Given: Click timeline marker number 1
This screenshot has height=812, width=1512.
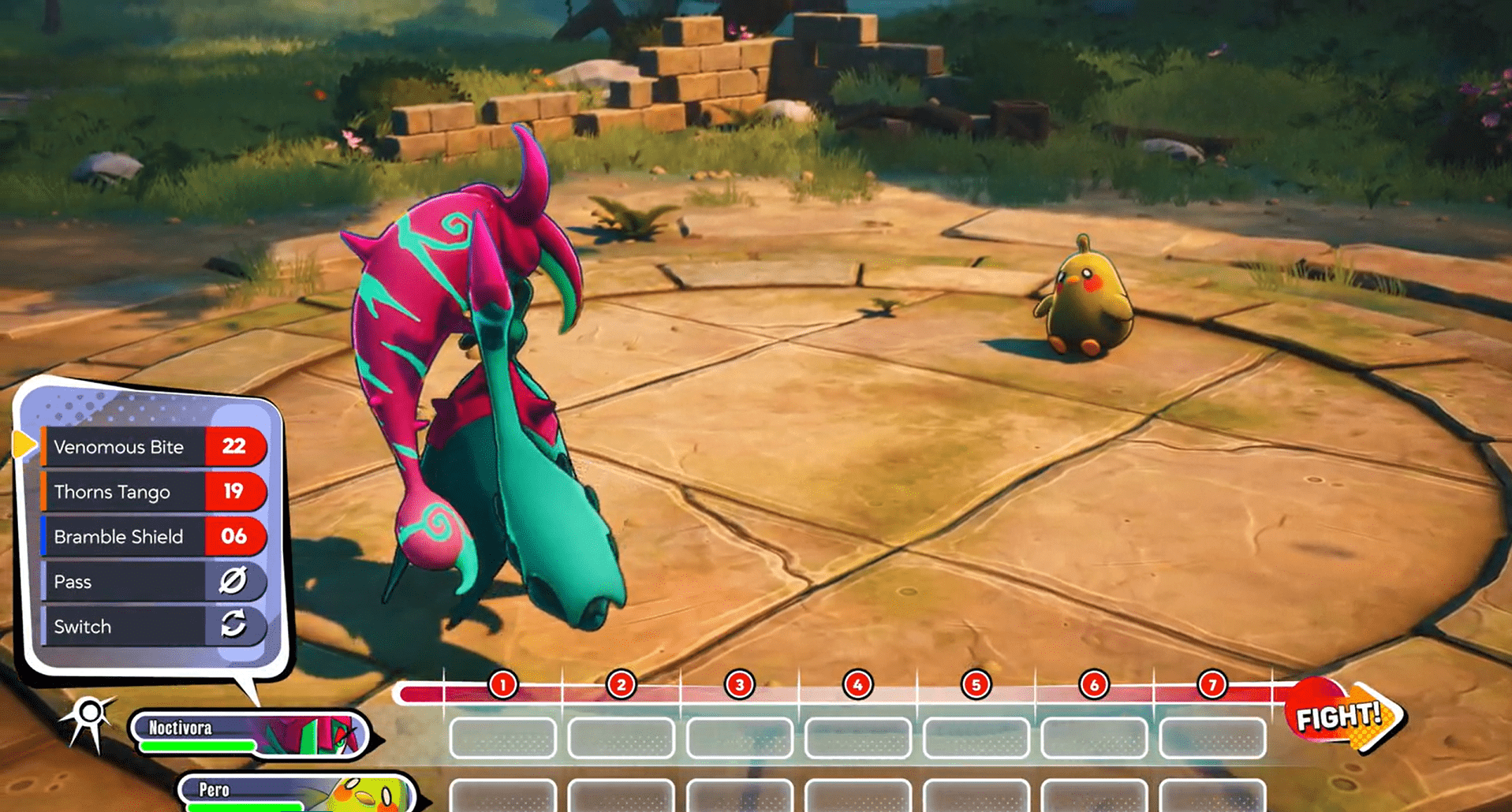Looking at the screenshot, I should tap(502, 685).
